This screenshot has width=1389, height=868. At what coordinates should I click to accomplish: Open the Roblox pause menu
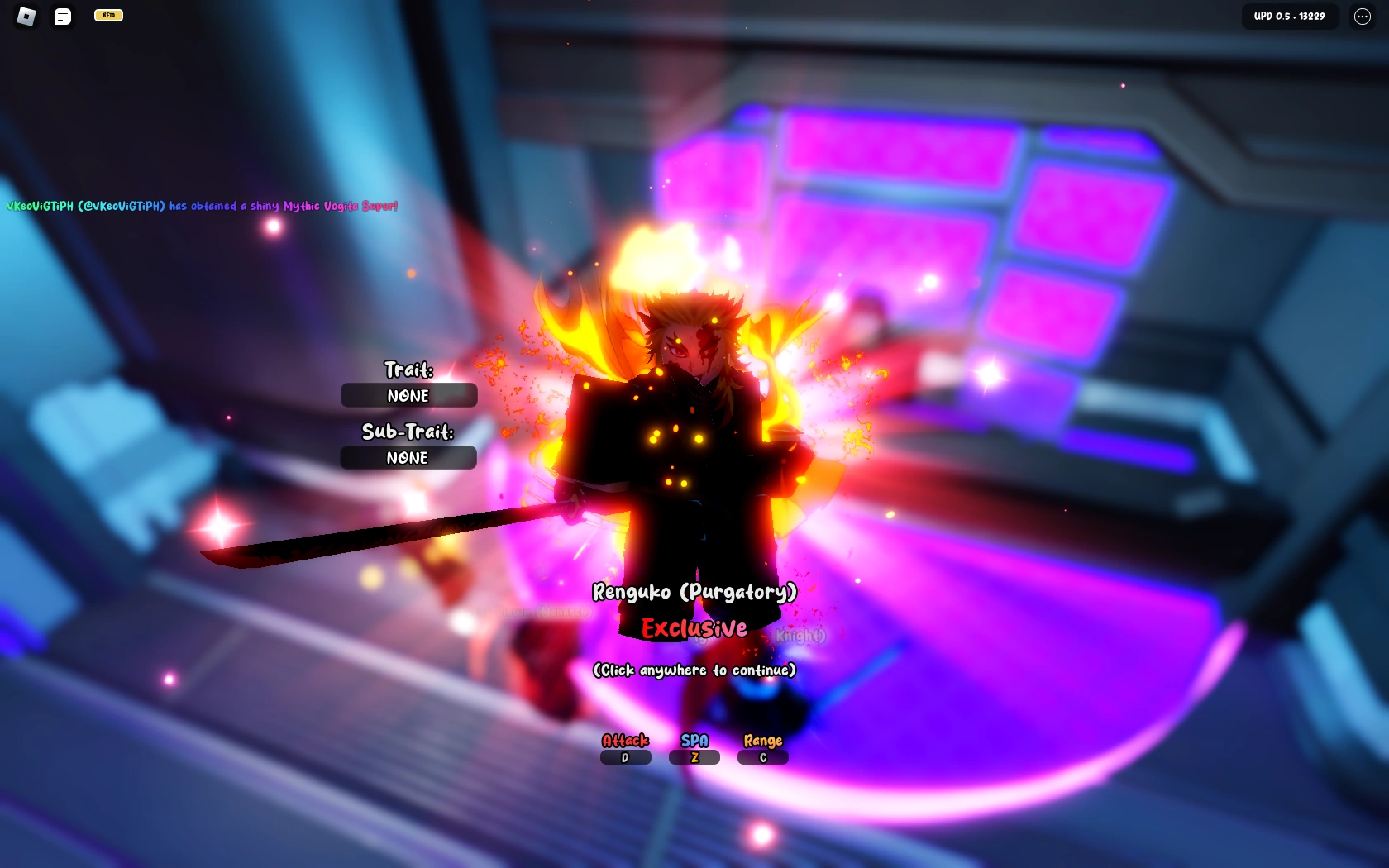[24, 17]
